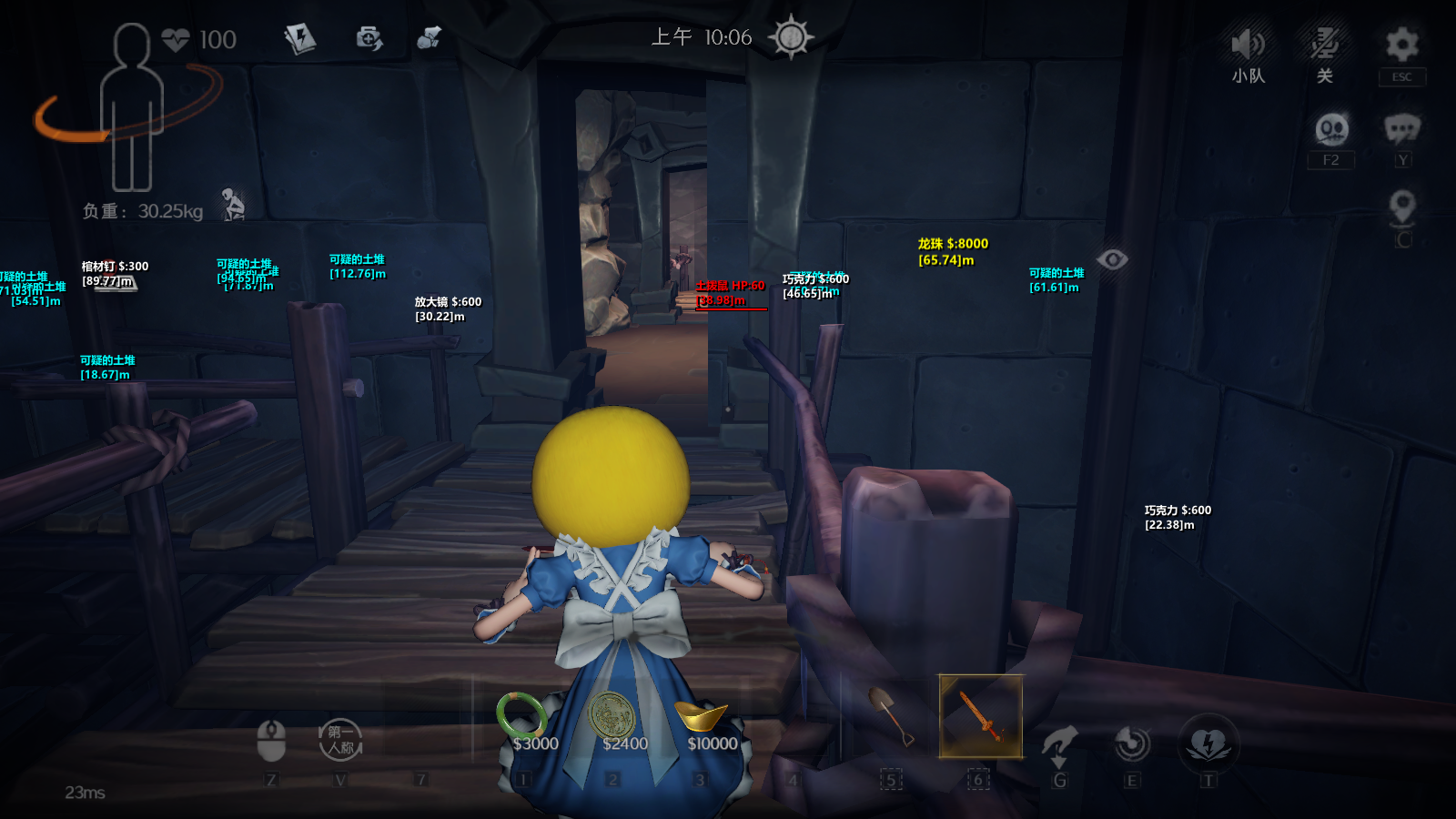Switch view with the first-person icon
The height and width of the screenshot is (819, 1456).
(x=340, y=740)
